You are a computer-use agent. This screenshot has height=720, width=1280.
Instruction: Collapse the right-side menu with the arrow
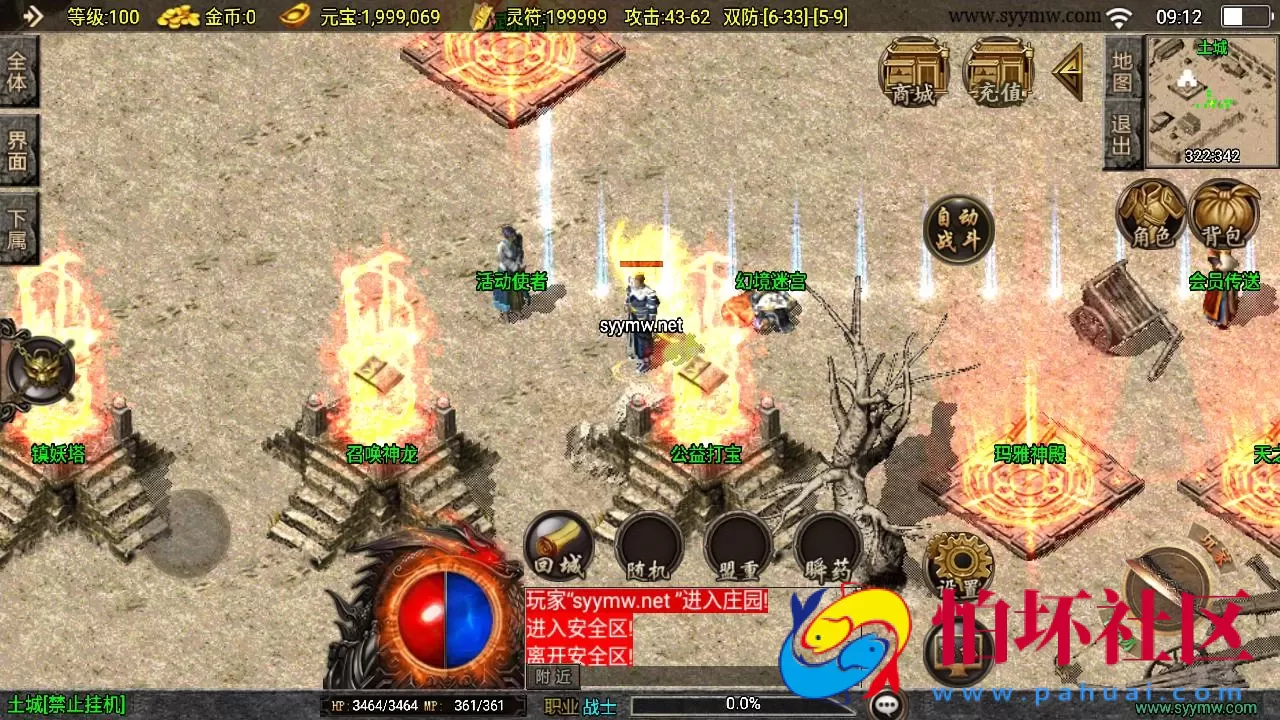[x=1066, y=70]
